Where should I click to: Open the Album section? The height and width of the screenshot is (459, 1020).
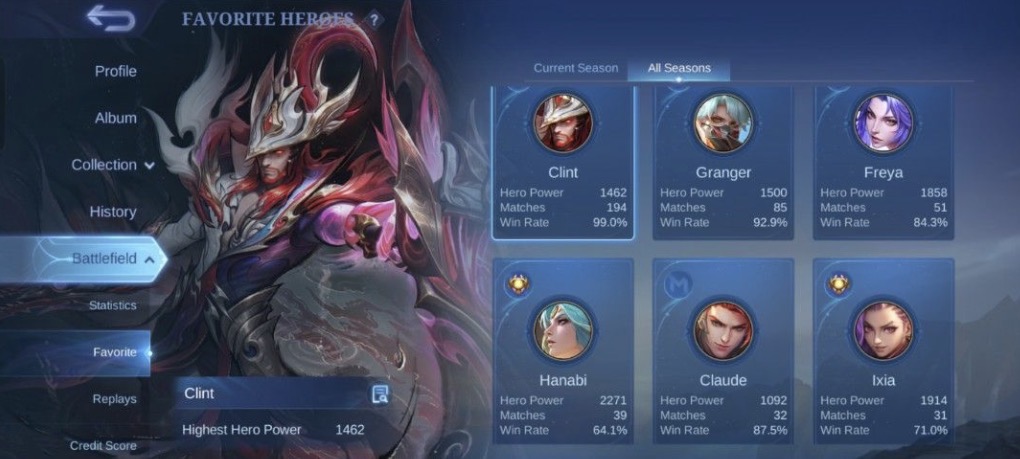coord(115,118)
